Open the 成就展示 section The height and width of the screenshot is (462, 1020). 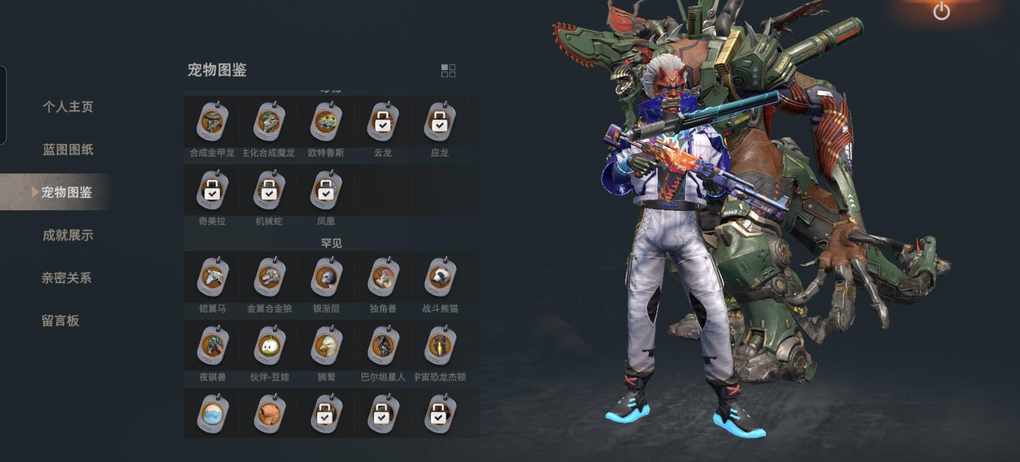[x=67, y=235]
